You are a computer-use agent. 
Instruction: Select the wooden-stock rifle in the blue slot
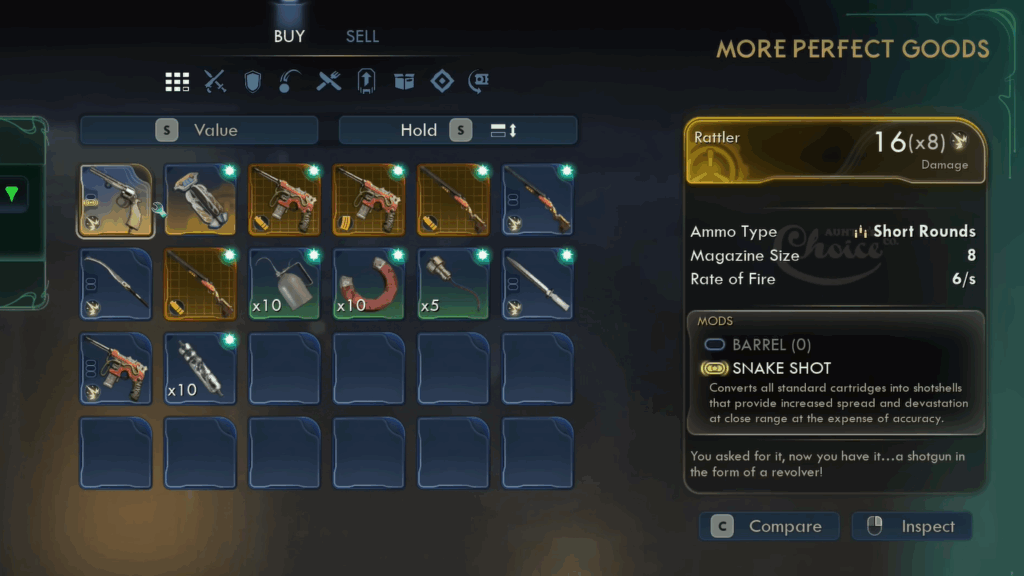(538, 201)
